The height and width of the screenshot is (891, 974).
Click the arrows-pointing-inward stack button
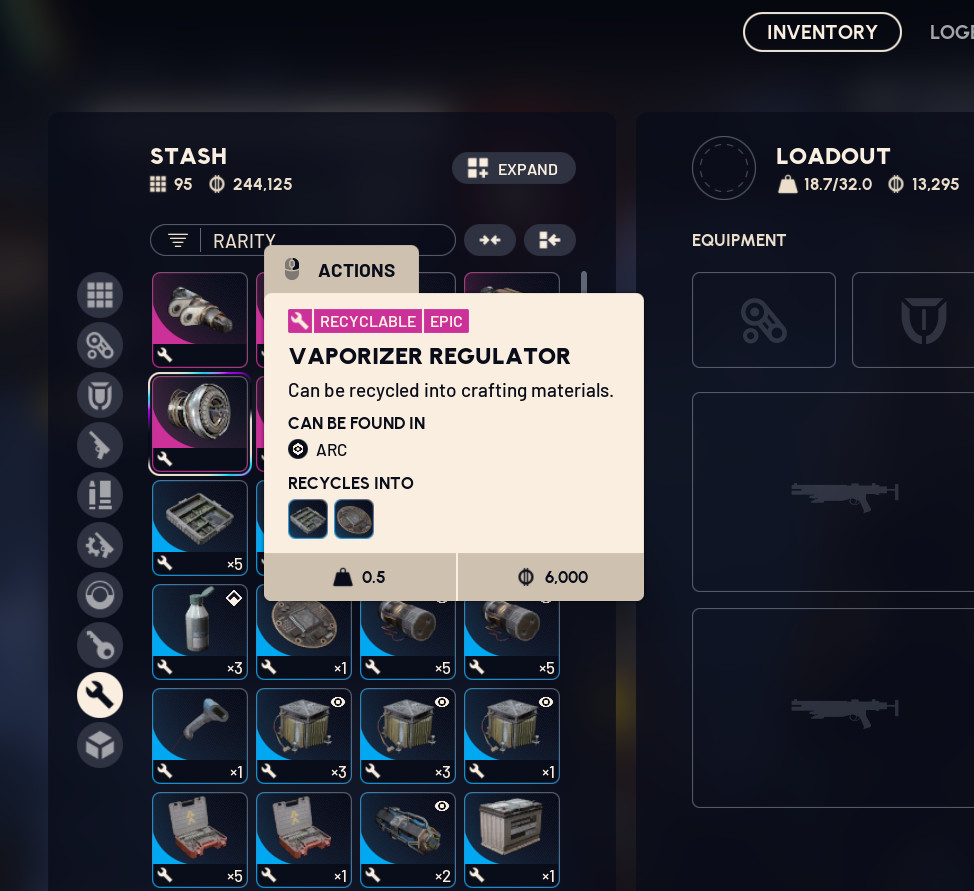point(490,240)
